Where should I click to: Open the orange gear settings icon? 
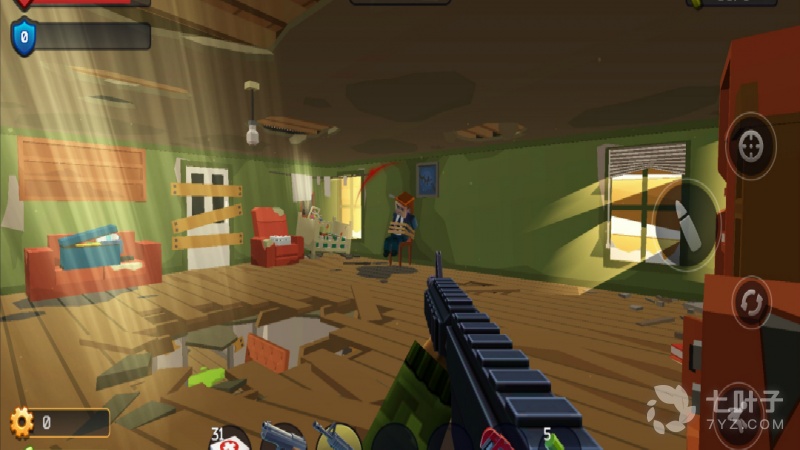point(21,423)
